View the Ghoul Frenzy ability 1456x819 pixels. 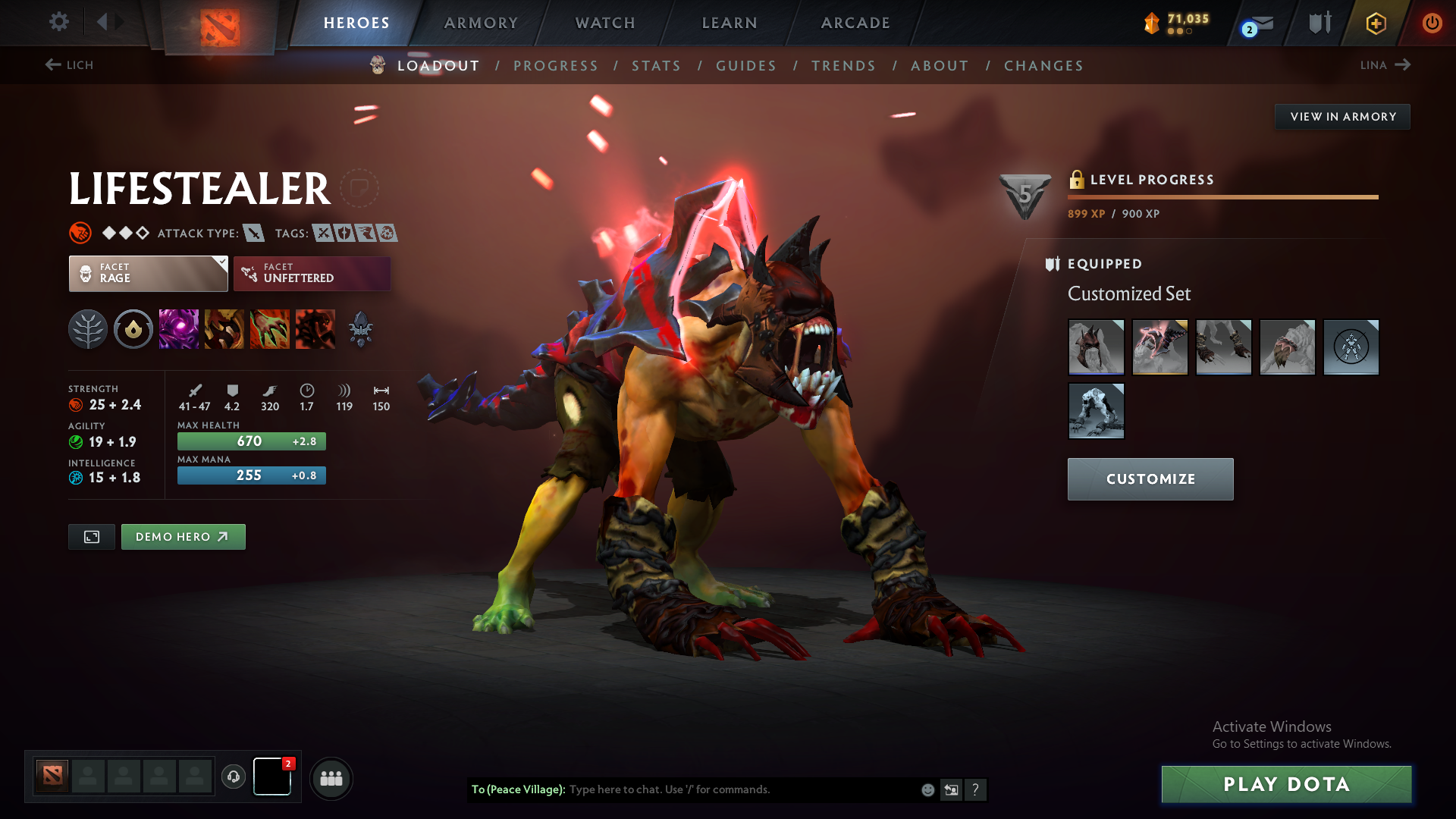click(x=270, y=328)
